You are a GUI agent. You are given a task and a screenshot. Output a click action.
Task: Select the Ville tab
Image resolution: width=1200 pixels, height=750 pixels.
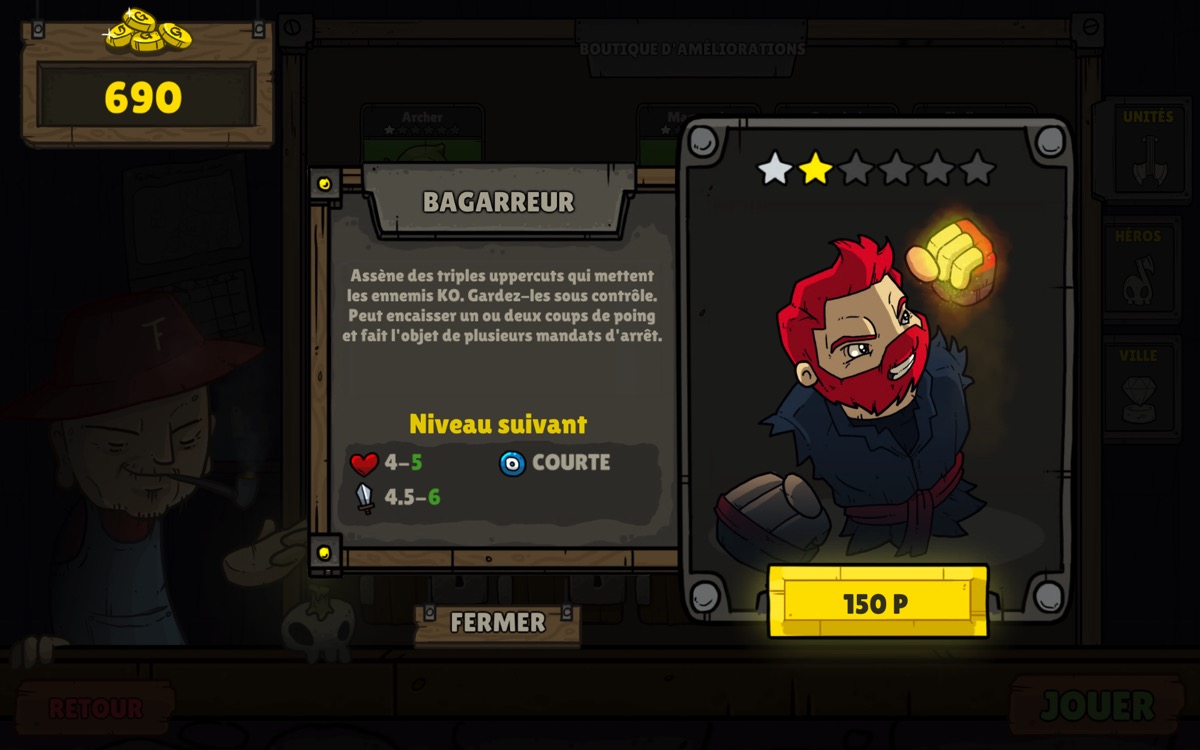pyautogui.click(x=1141, y=387)
